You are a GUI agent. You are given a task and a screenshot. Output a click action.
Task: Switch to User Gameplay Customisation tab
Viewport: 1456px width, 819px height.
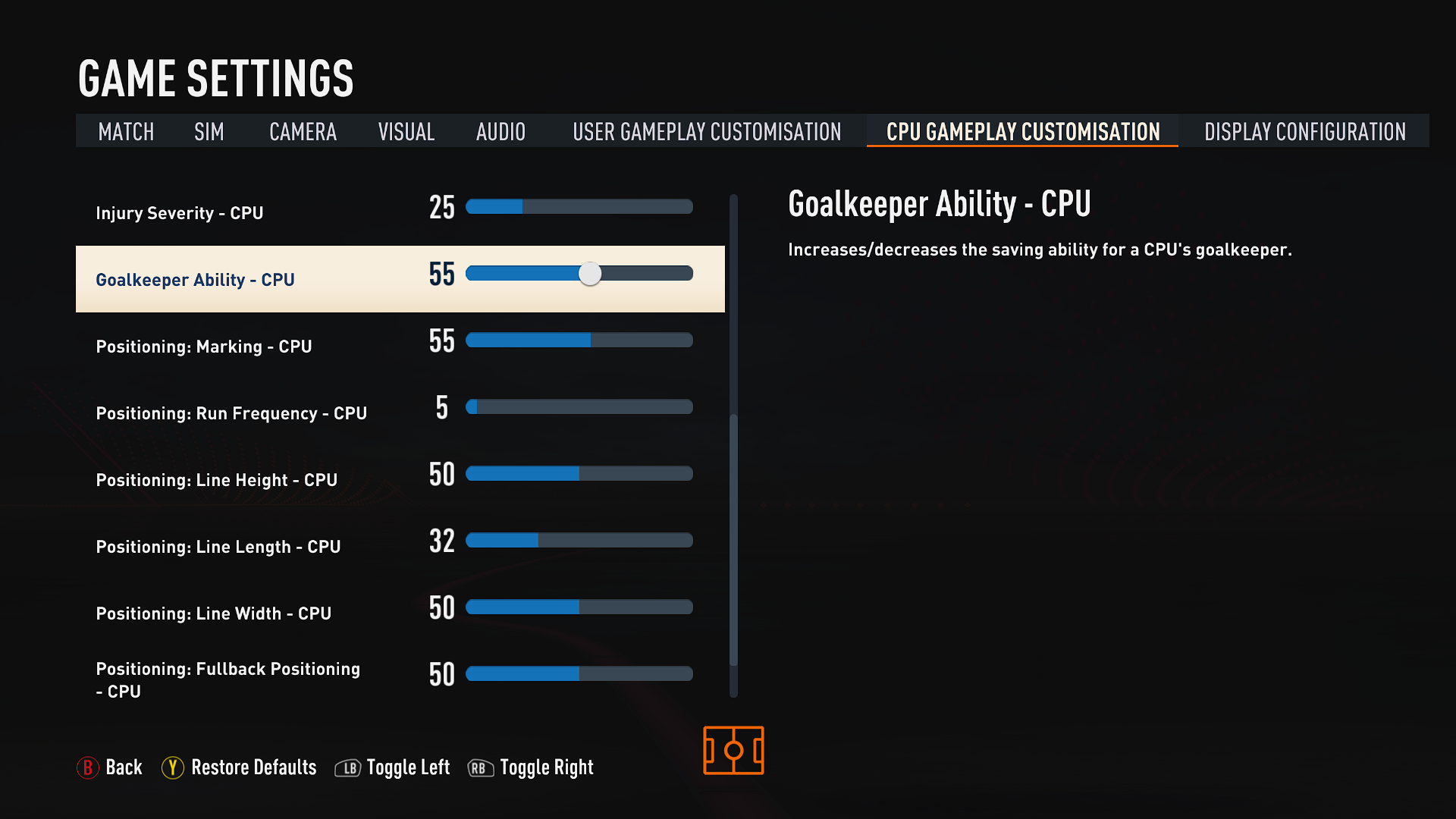[x=707, y=131]
